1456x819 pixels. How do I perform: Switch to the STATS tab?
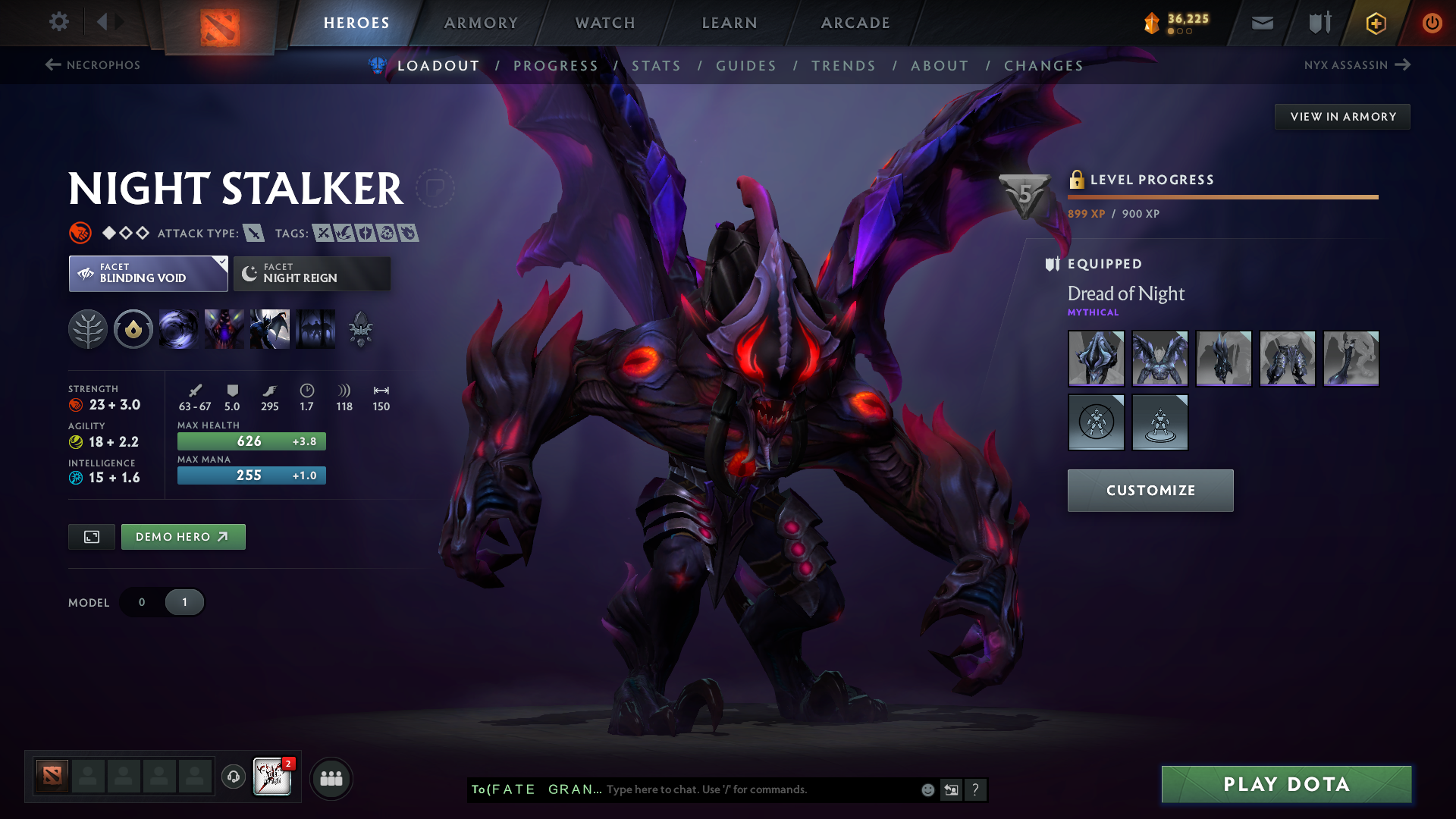[x=657, y=65]
